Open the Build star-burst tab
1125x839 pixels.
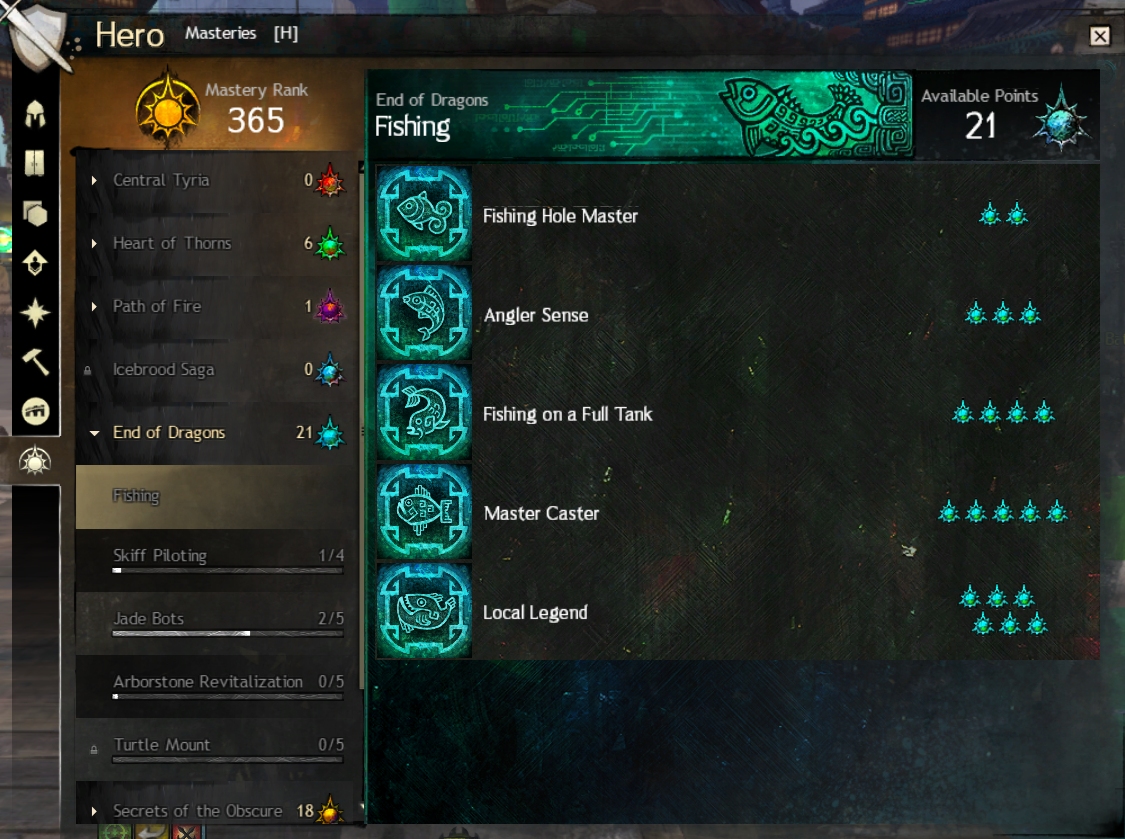(x=36, y=313)
